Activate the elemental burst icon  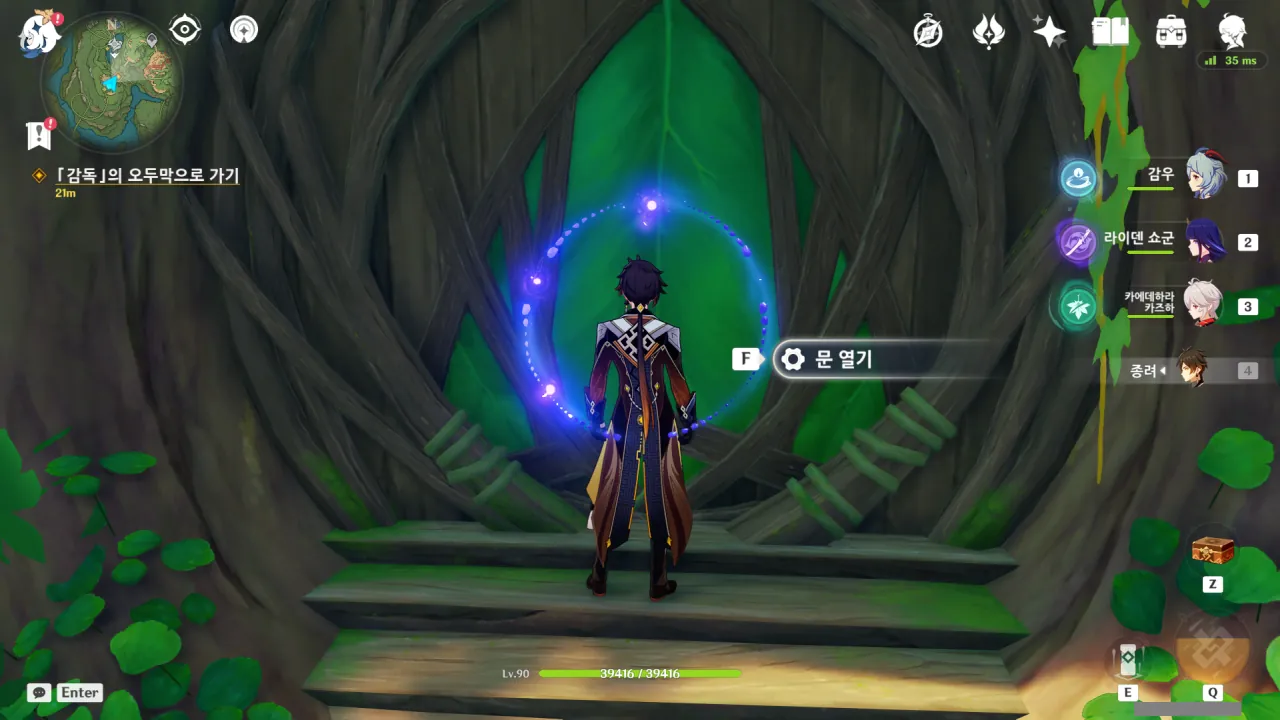tap(1212, 648)
